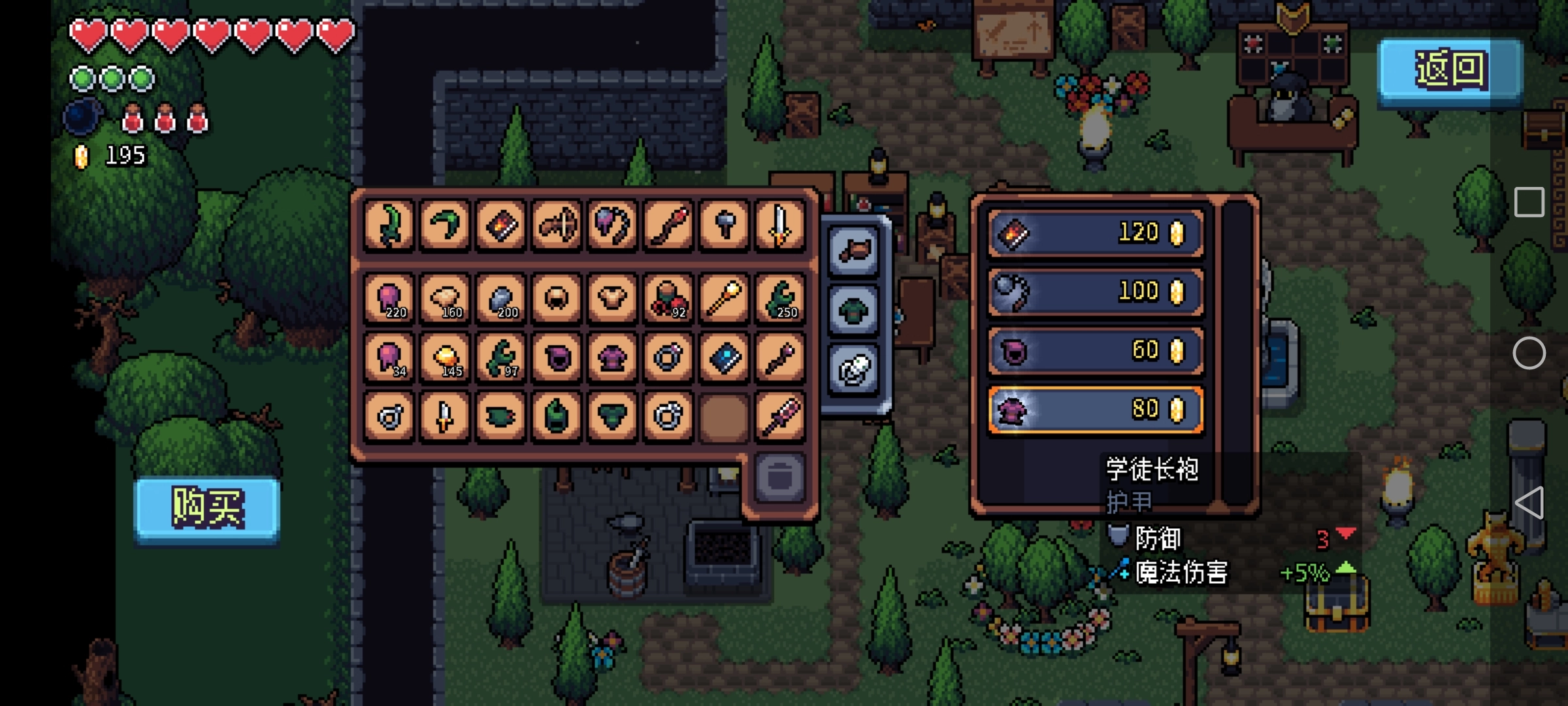Screen dimensions: 1568x706
Task: Switch to the green armor category tab
Action: [854, 310]
